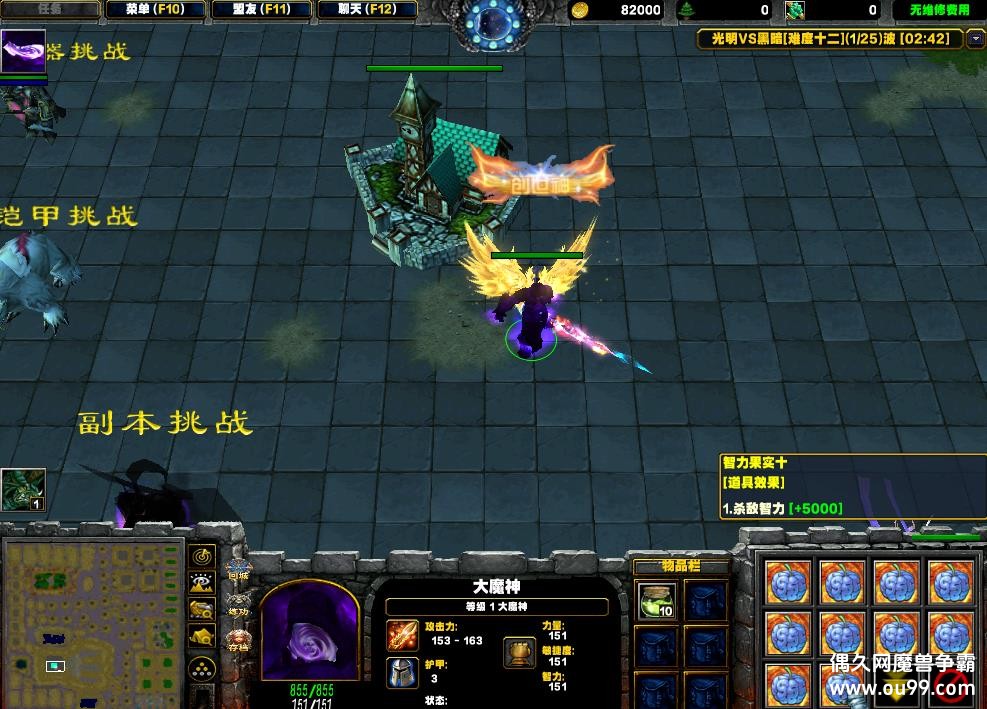Click the 练功 training button

[x=238, y=606]
